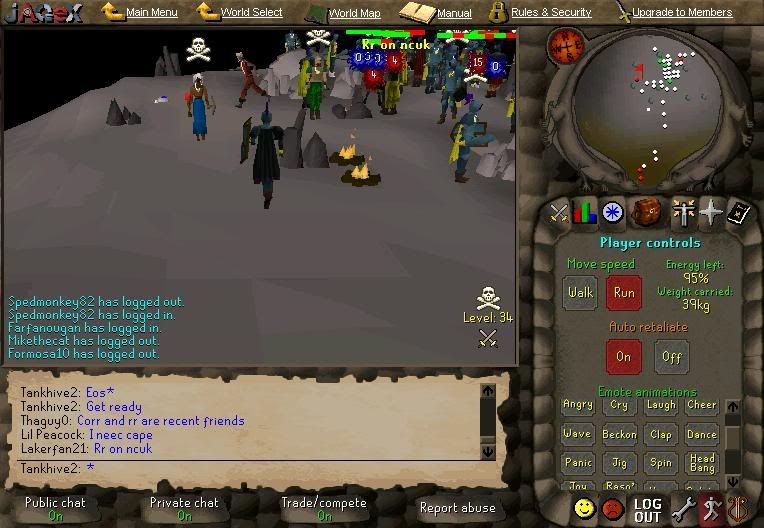
Task: Perform the Dance emote
Action: [x=702, y=434]
